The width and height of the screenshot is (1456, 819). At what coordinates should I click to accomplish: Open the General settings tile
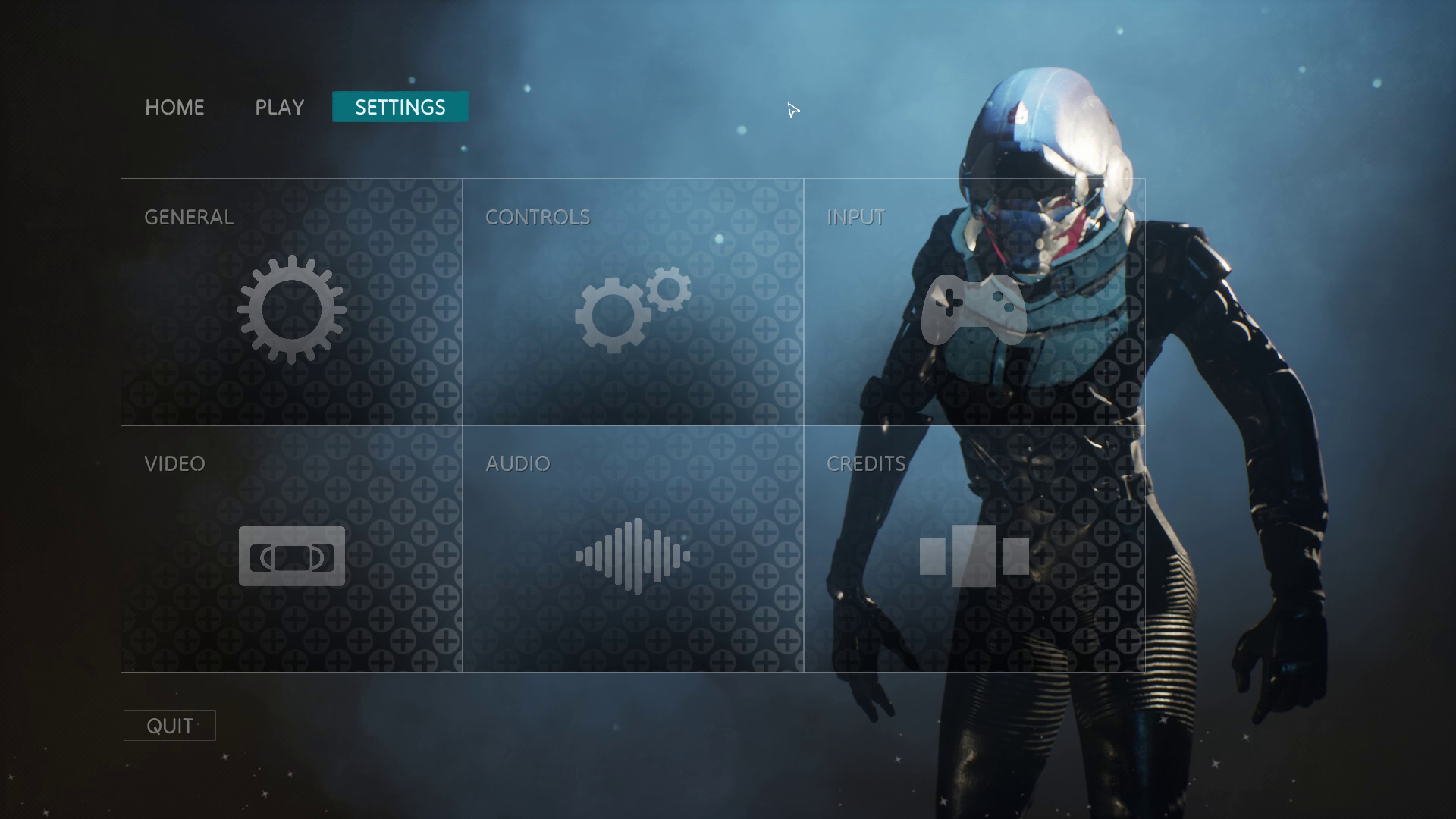tap(291, 302)
